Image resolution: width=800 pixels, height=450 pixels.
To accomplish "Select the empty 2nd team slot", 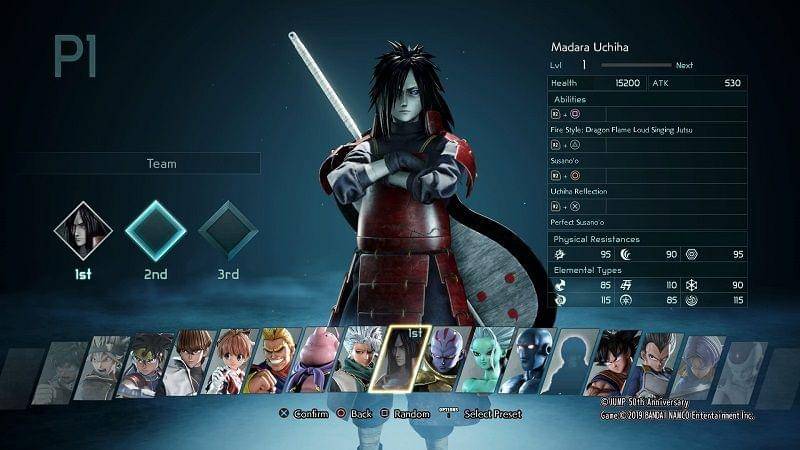I will (x=155, y=230).
